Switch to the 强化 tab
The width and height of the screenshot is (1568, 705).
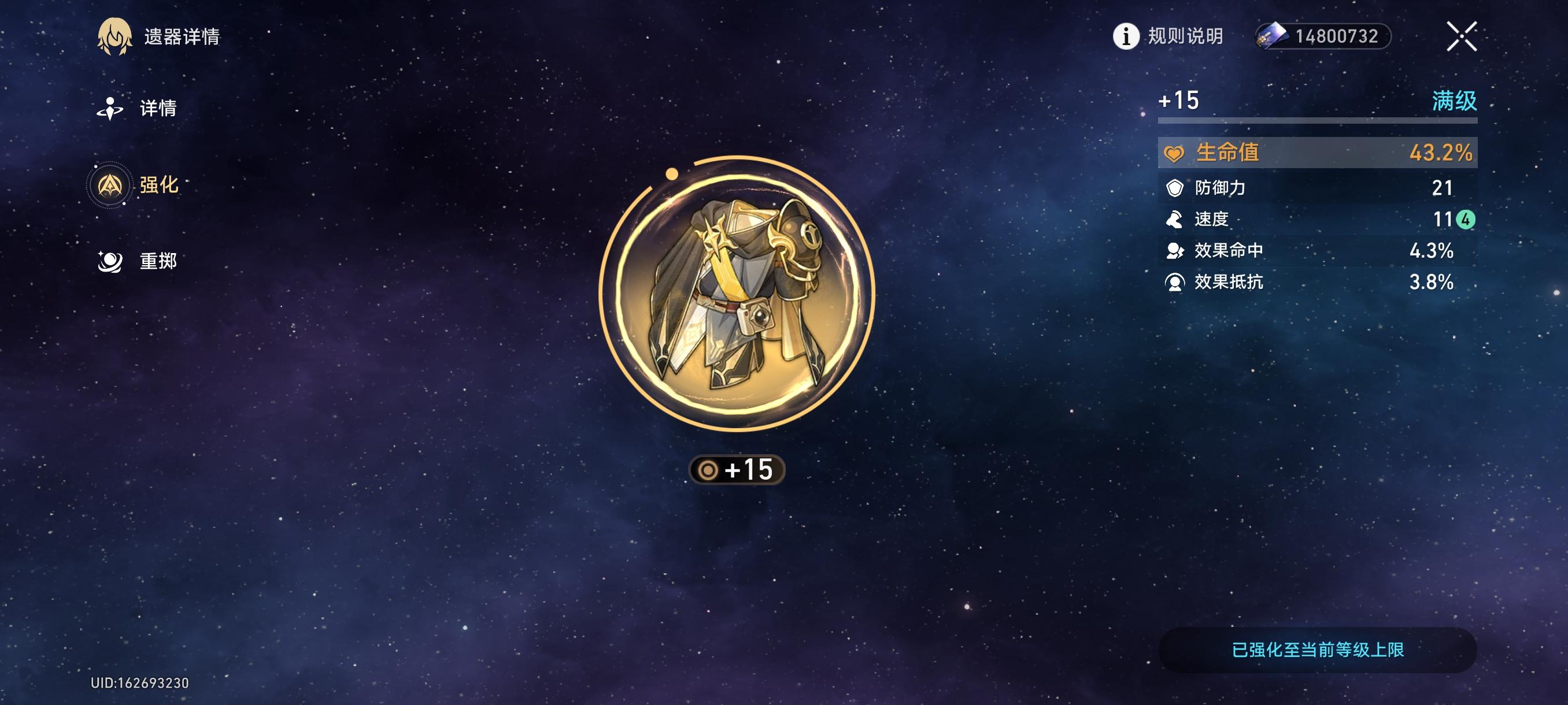[161, 185]
